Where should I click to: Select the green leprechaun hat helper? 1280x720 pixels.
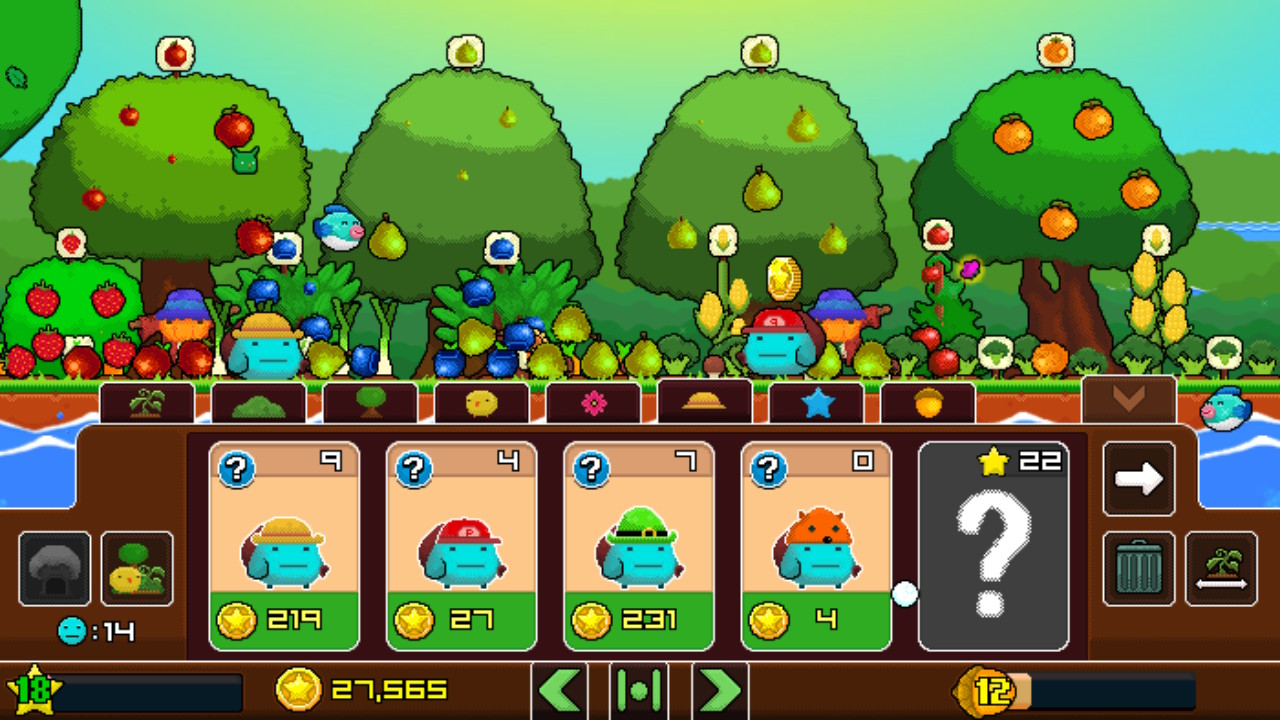(639, 546)
